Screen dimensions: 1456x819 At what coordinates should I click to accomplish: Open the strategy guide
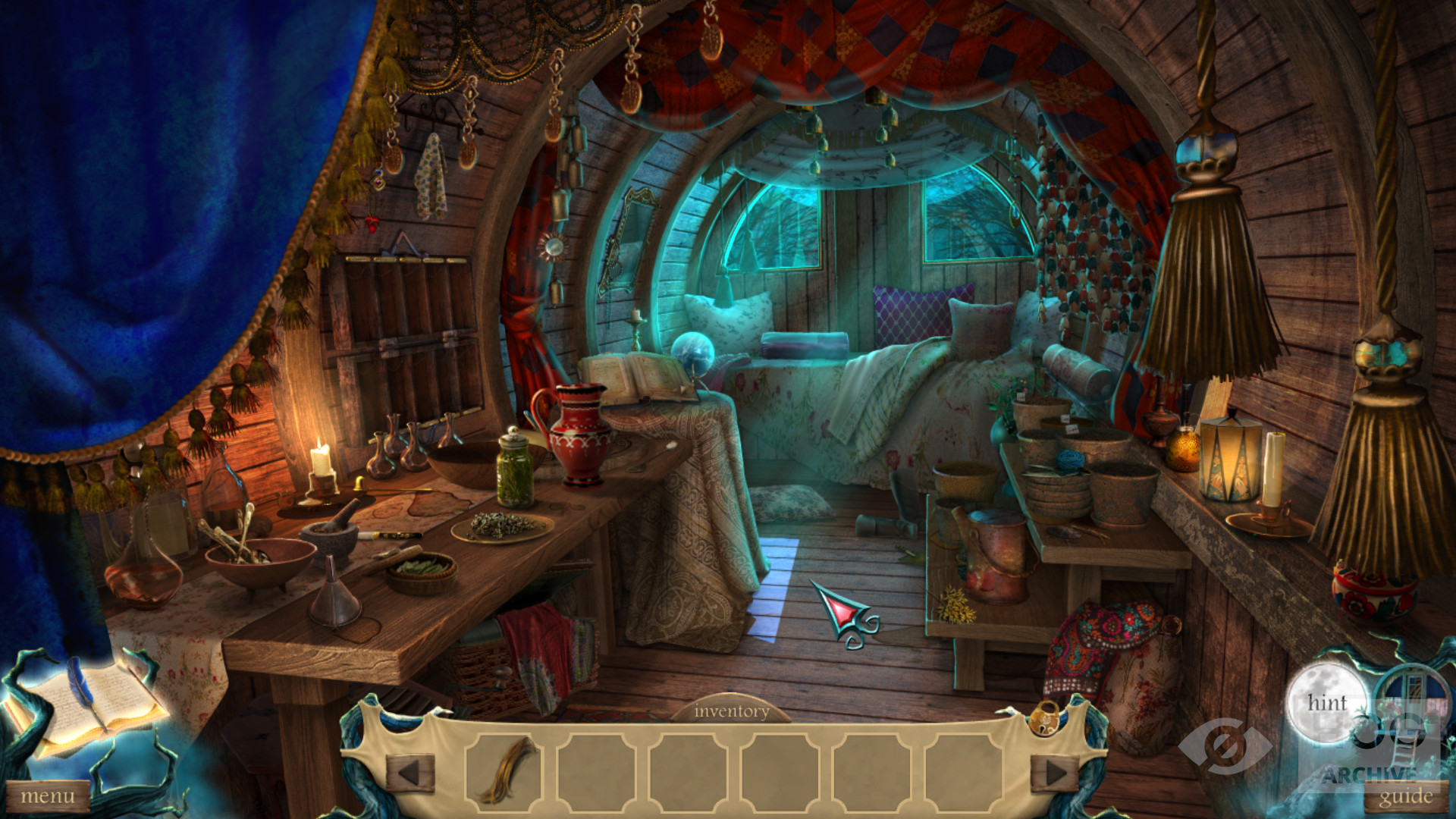point(1405,797)
